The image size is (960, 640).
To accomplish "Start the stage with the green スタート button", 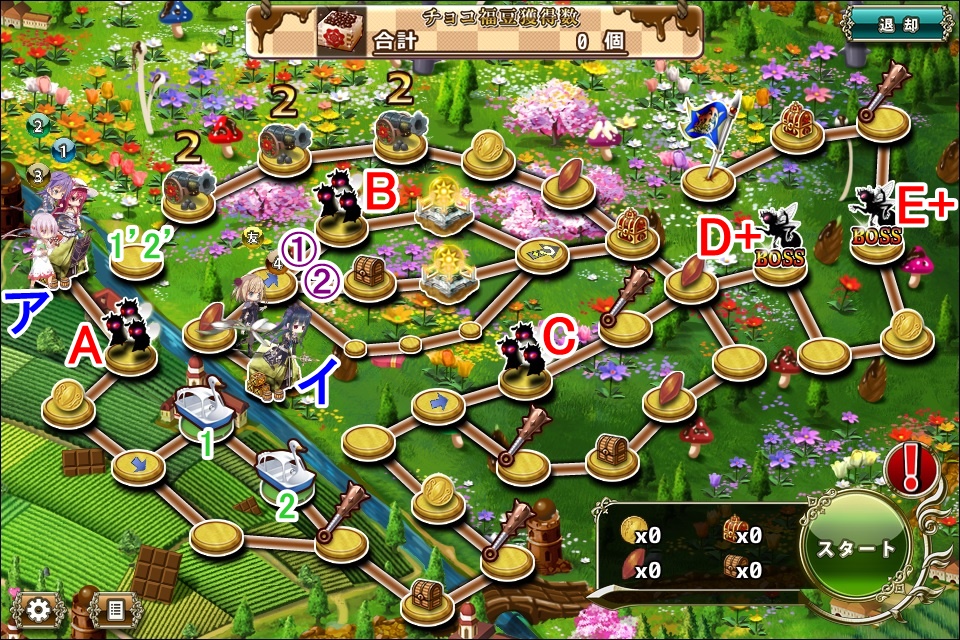I will pyautogui.click(x=857, y=549).
